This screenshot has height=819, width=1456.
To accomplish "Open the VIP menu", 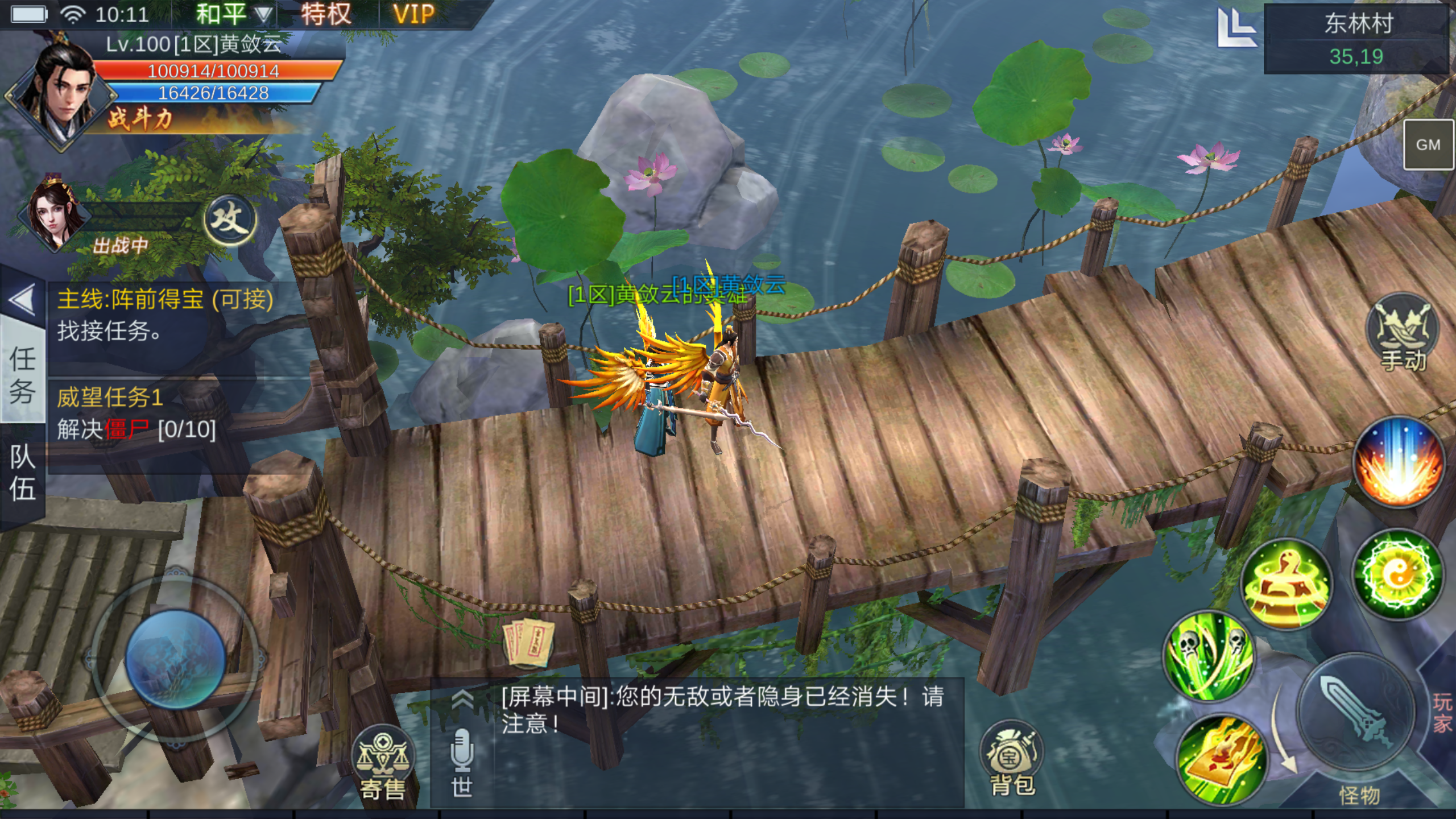I will point(413,14).
